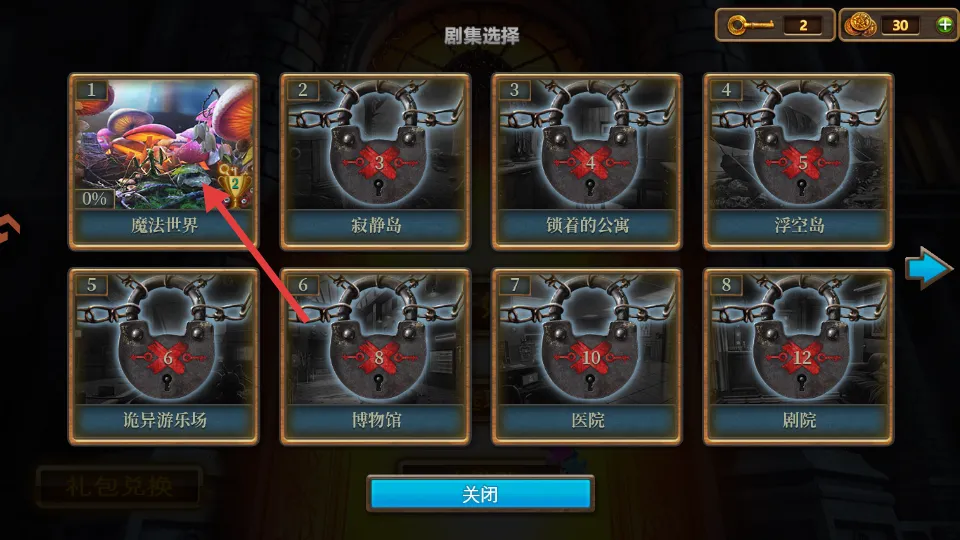The height and width of the screenshot is (540, 960).
Task: Select the 魔法世界 episode tile
Action: click(163, 160)
